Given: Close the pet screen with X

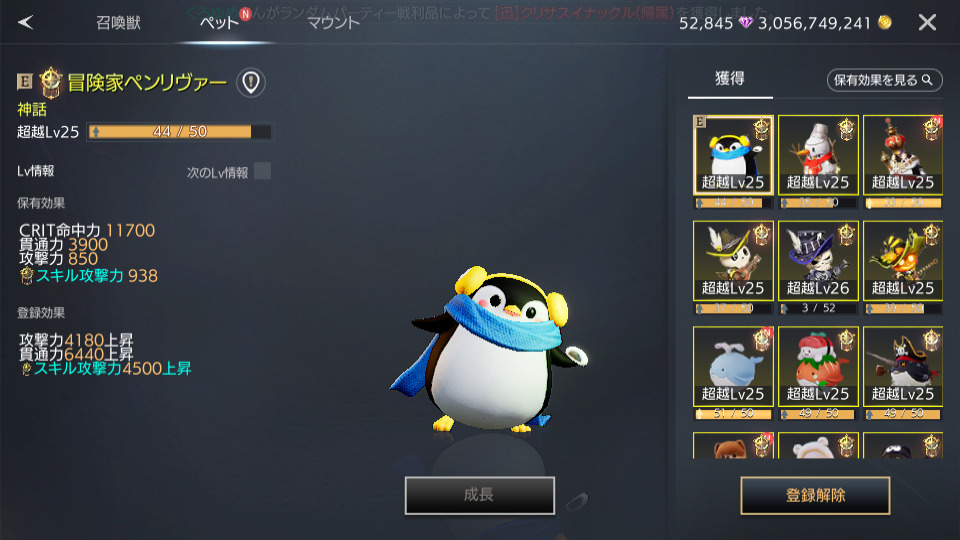Looking at the screenshot, I should (927, 22).
